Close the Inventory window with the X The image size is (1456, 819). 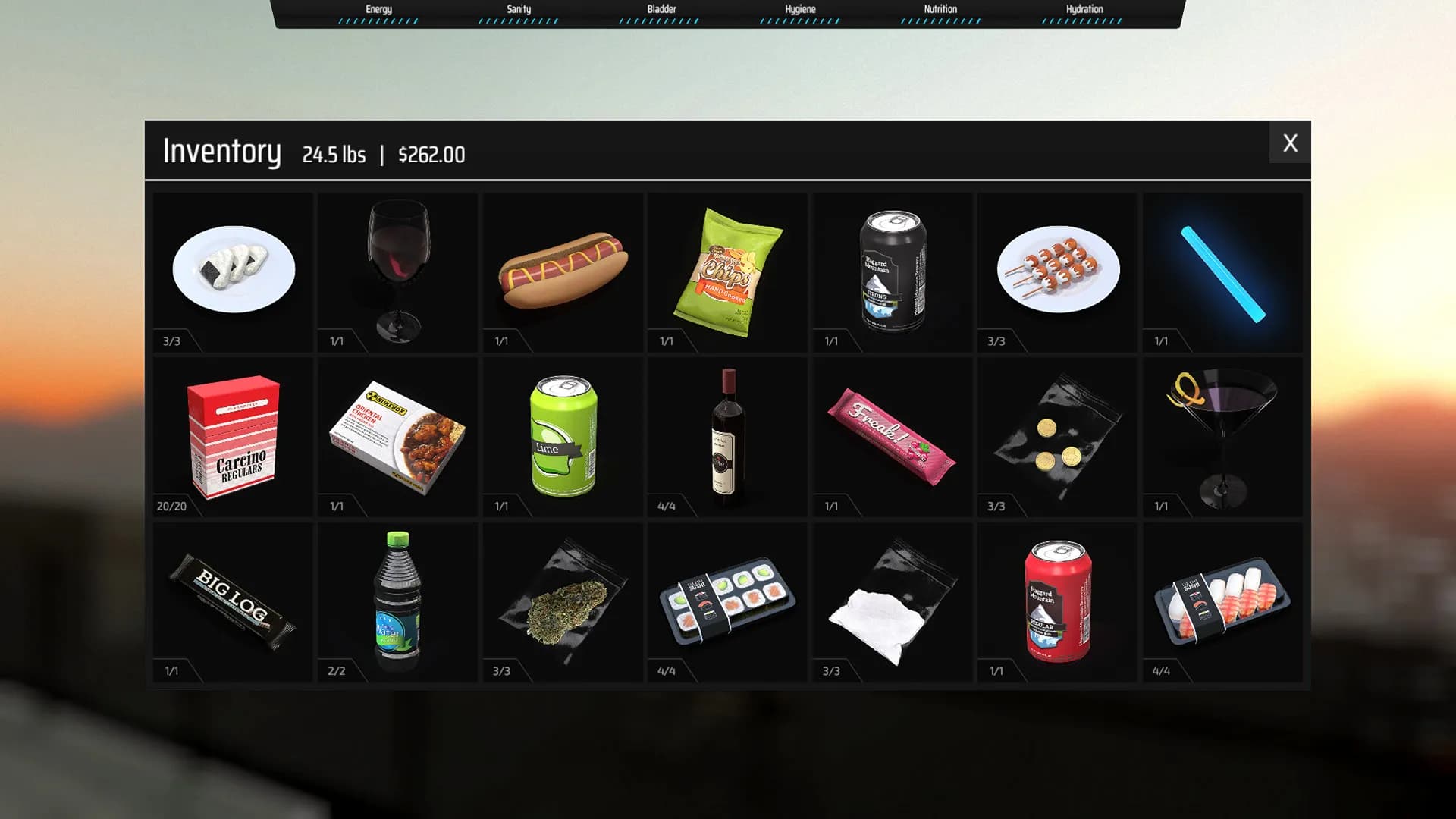[1290, 143]
